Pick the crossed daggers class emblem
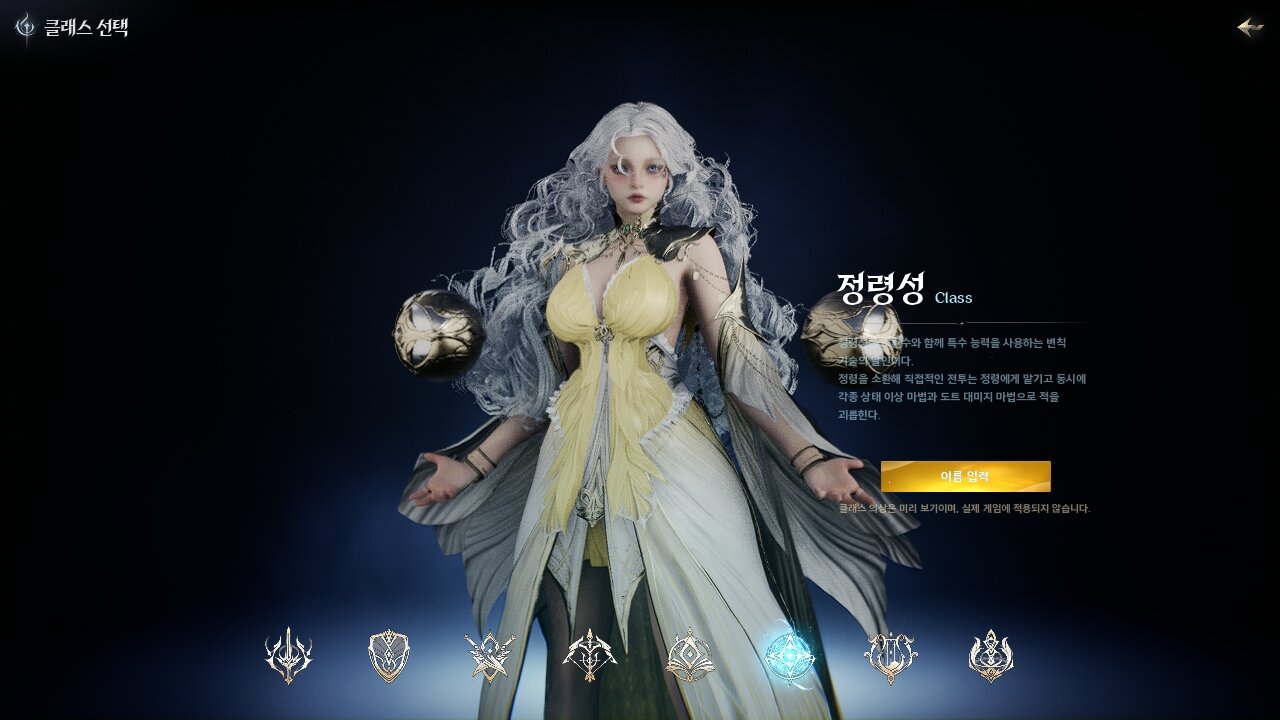This screenshot has height=720, width=1280. (x=490, y=656)
